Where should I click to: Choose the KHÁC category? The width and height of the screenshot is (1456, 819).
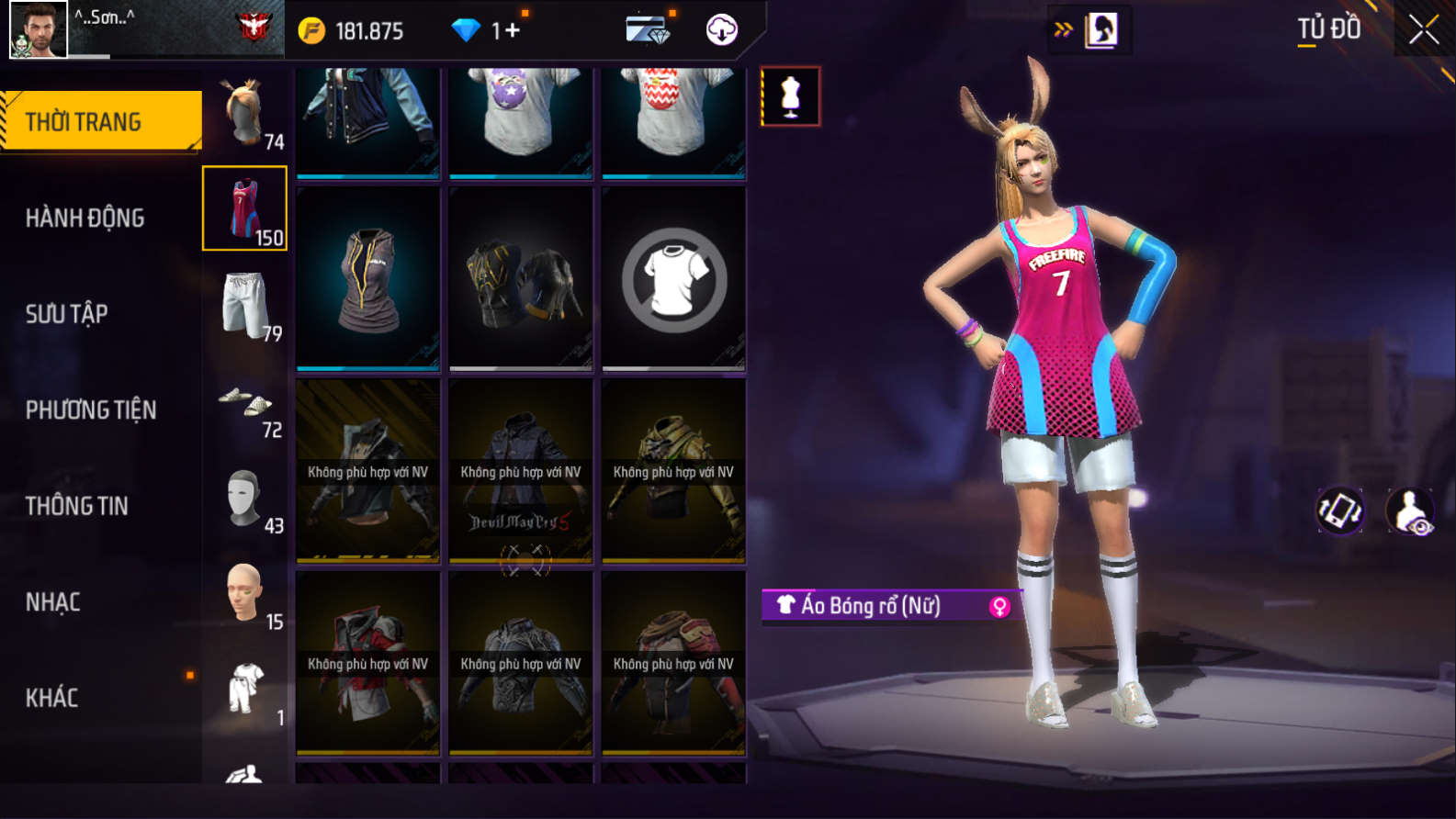coord(51,698)
